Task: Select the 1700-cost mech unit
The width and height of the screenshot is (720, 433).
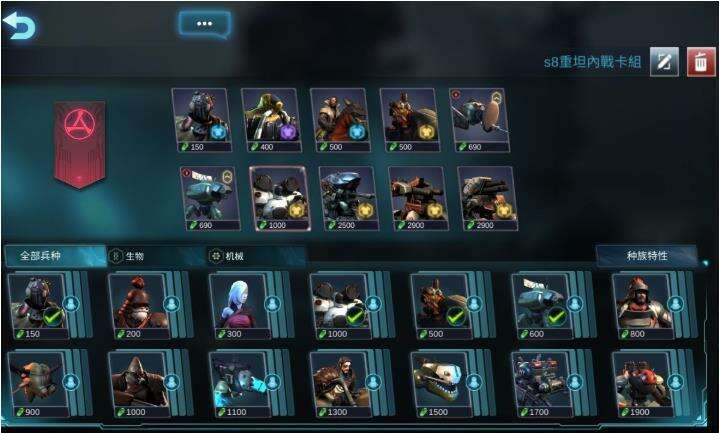Action: [541, 383]
